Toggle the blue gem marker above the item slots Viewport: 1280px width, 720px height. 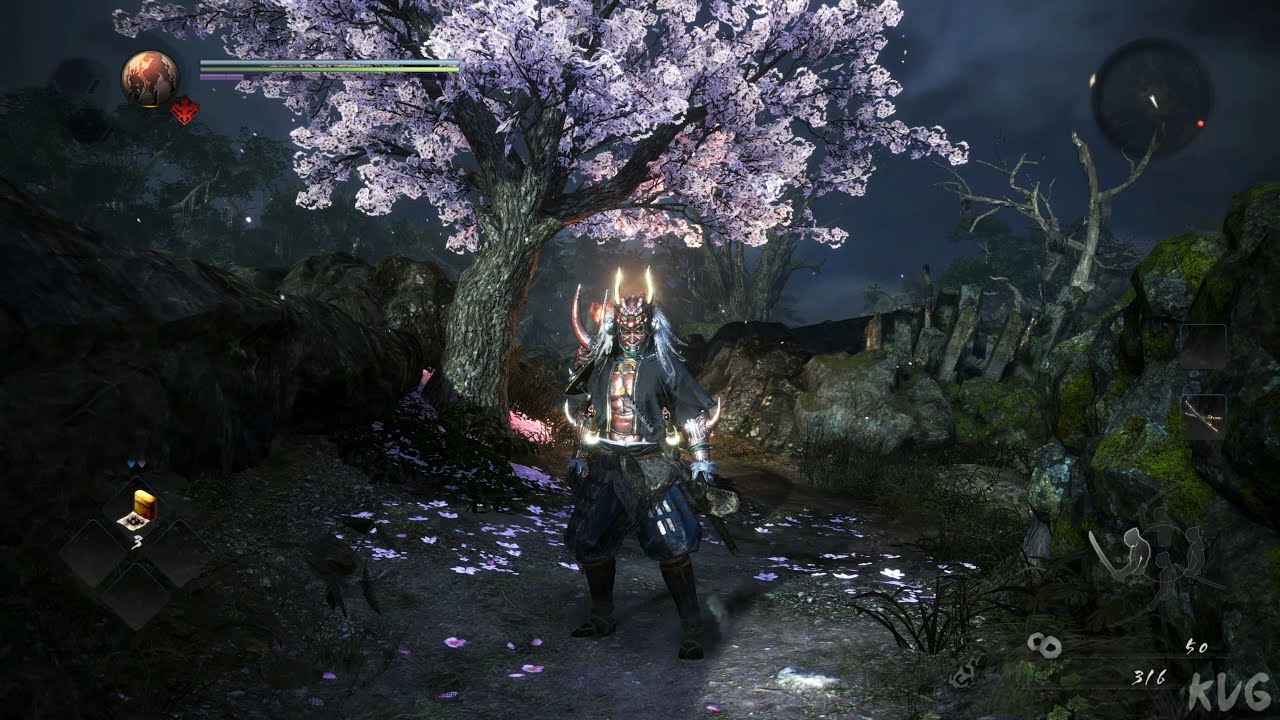[131, 462]
